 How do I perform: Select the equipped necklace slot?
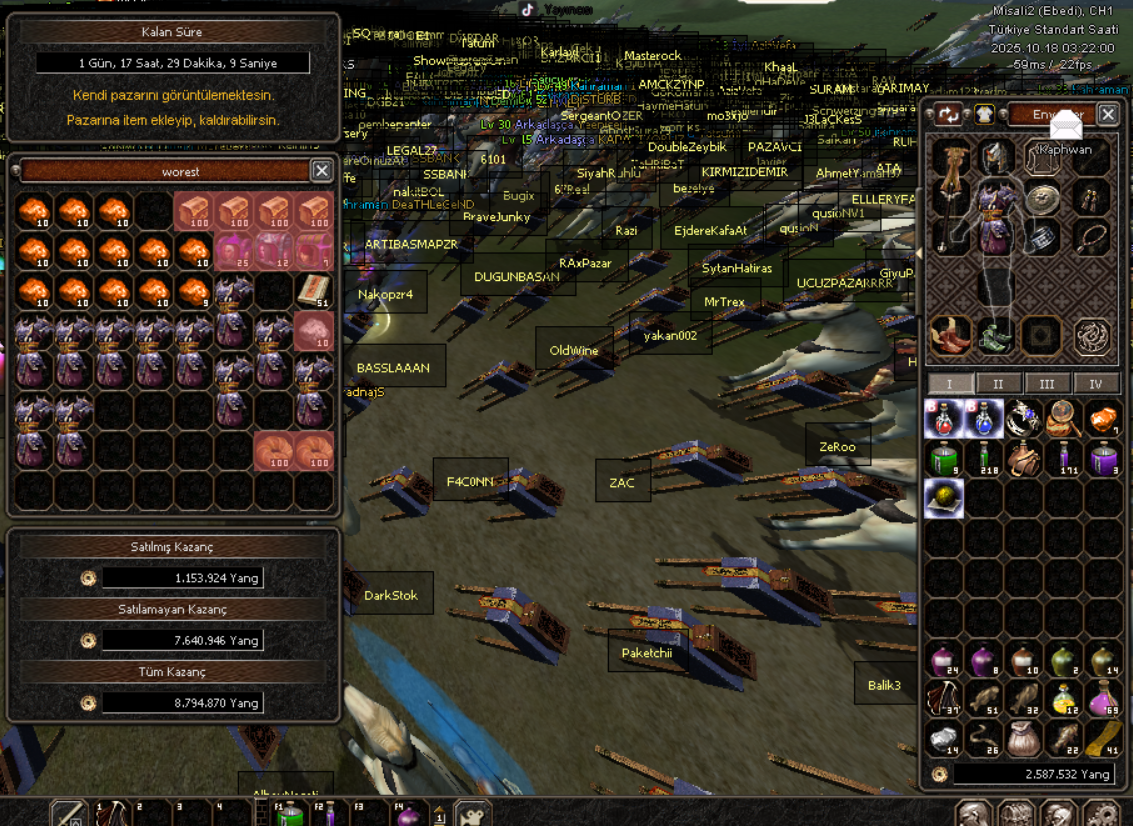[x=1092, y=238]
